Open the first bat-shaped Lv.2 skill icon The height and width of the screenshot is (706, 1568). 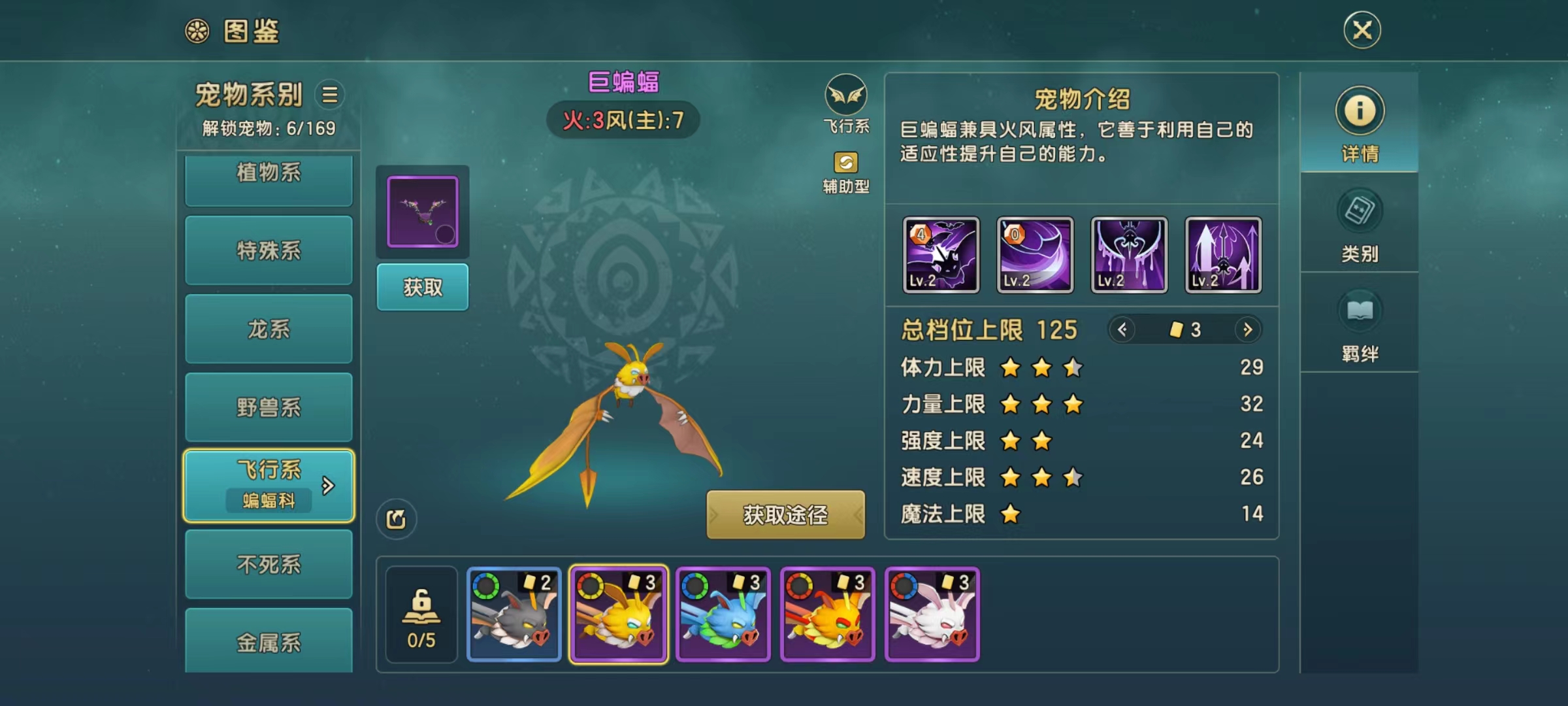(x=941, y=256)
